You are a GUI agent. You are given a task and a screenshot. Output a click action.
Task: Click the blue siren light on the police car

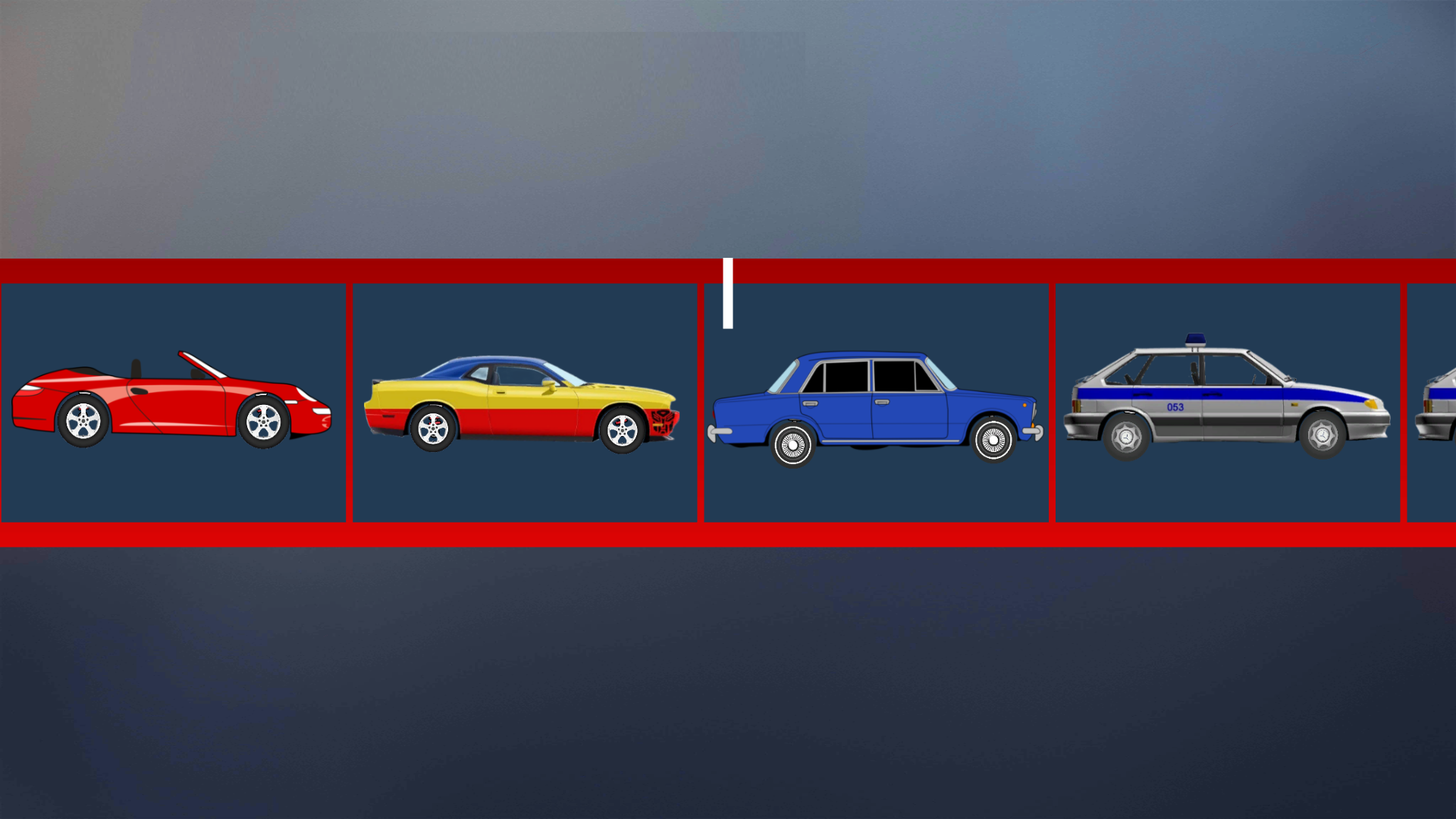point(1194,340)
